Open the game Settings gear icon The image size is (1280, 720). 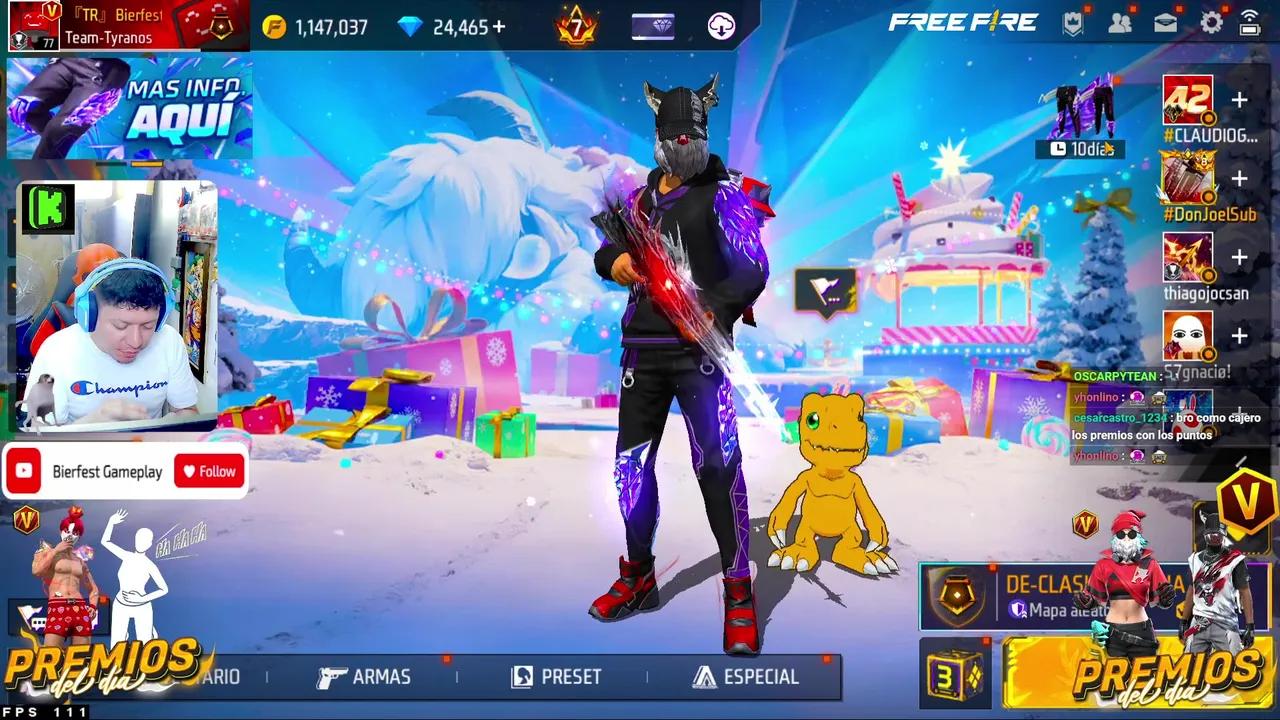(x=1210, y=22)
